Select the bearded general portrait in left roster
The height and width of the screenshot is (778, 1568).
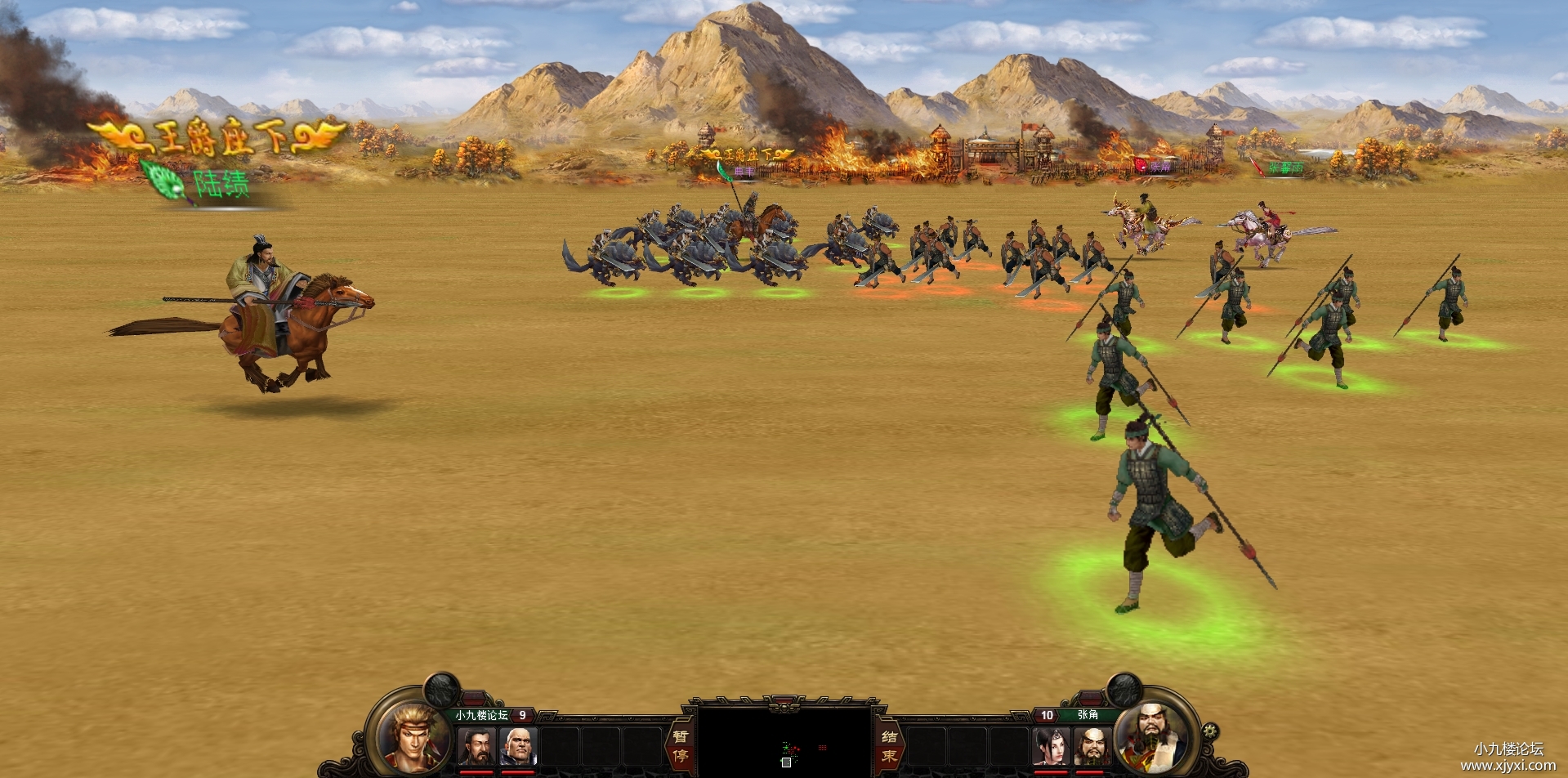(x=477, y=746)
